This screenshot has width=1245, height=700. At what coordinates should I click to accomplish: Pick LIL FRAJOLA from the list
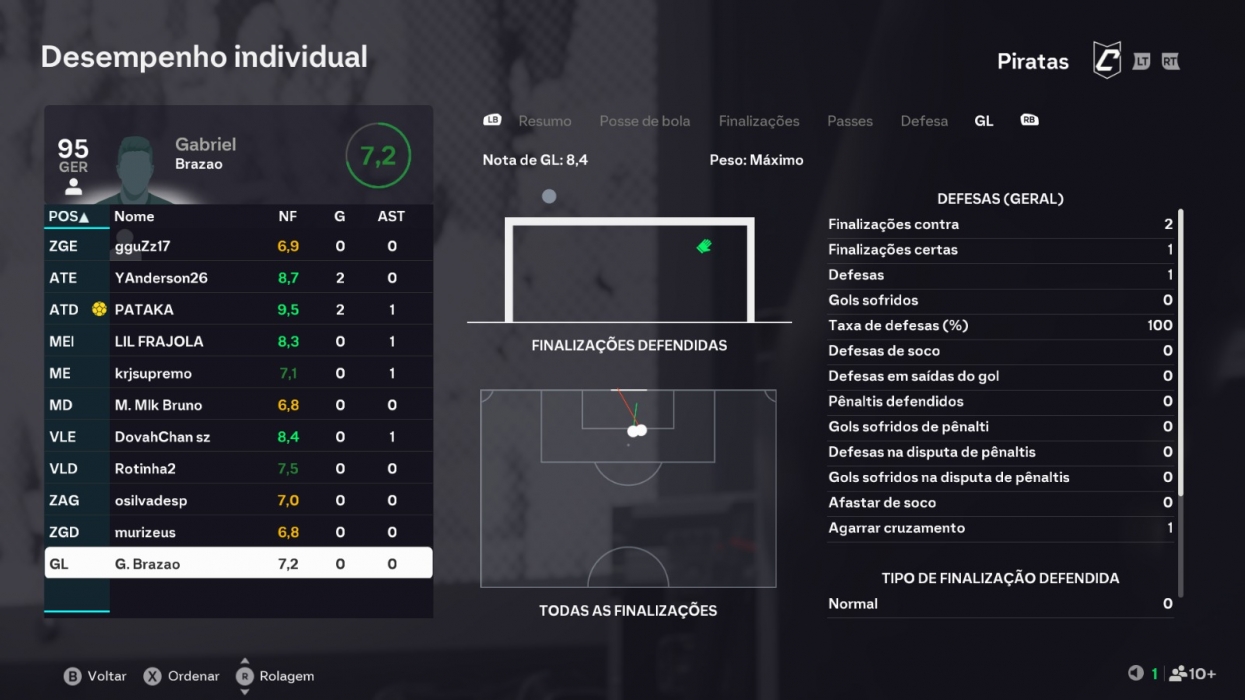tap(238, 342)
